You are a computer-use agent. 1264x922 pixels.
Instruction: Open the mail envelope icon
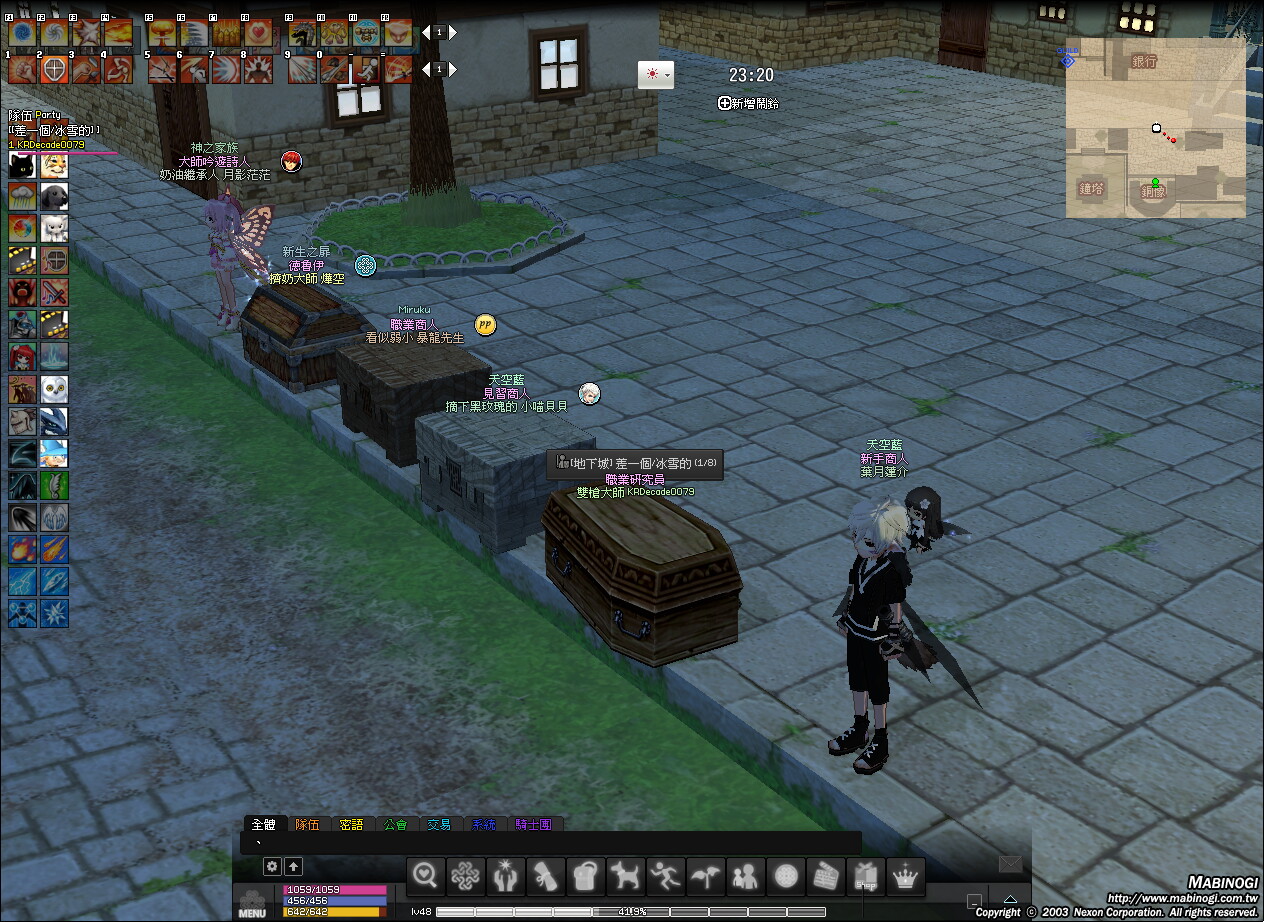pyautogui.click(x=1010, y=864)
